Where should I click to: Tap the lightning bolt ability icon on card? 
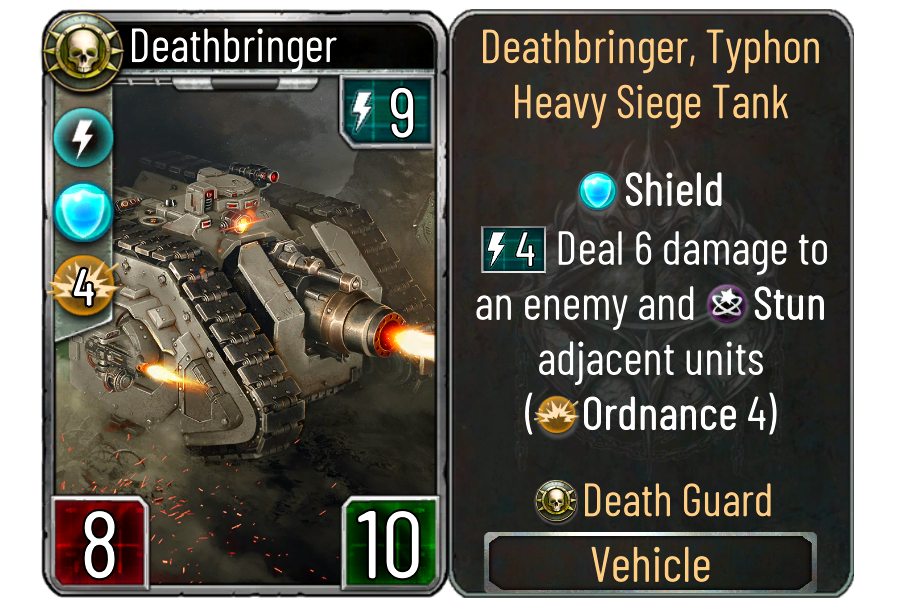point(77,140)
